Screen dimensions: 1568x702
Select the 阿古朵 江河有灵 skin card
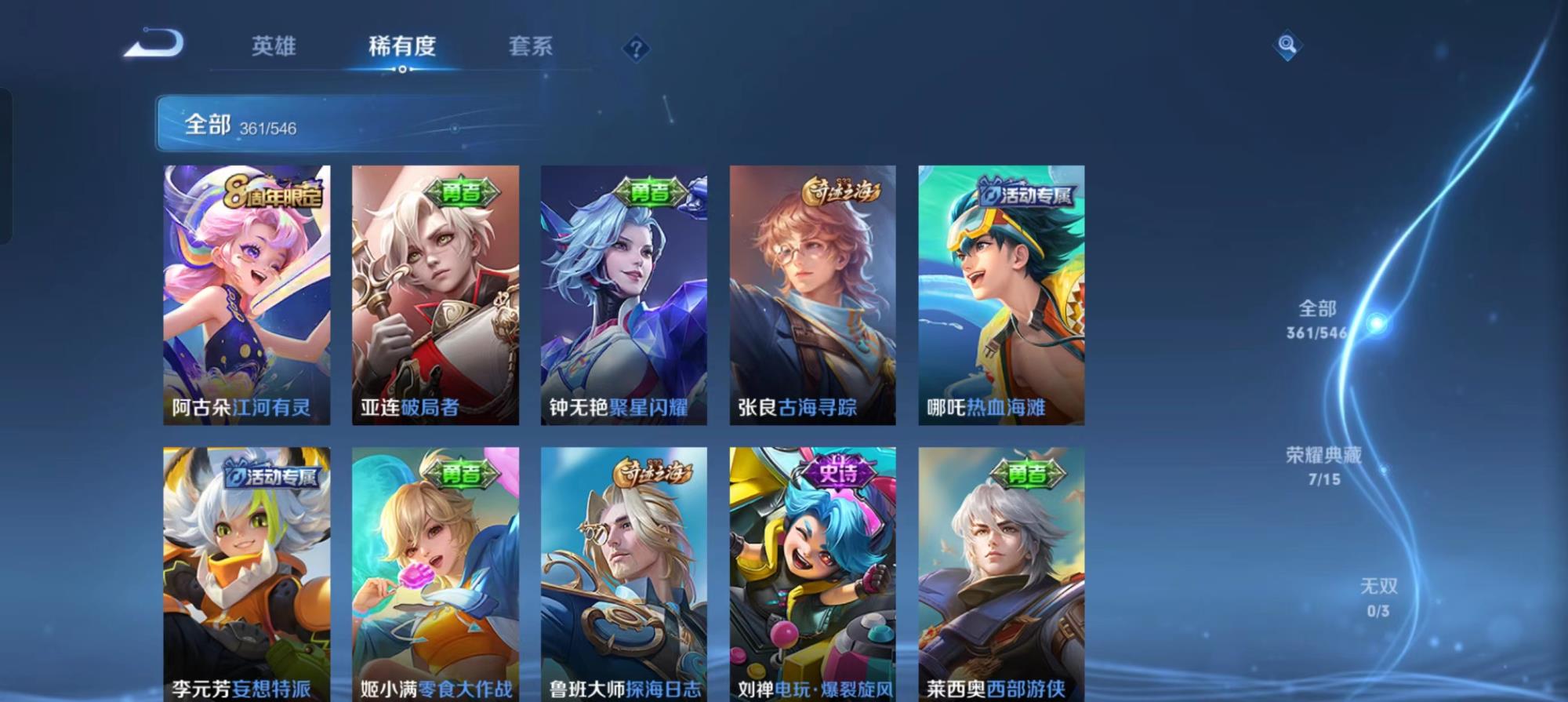[246, 295]
